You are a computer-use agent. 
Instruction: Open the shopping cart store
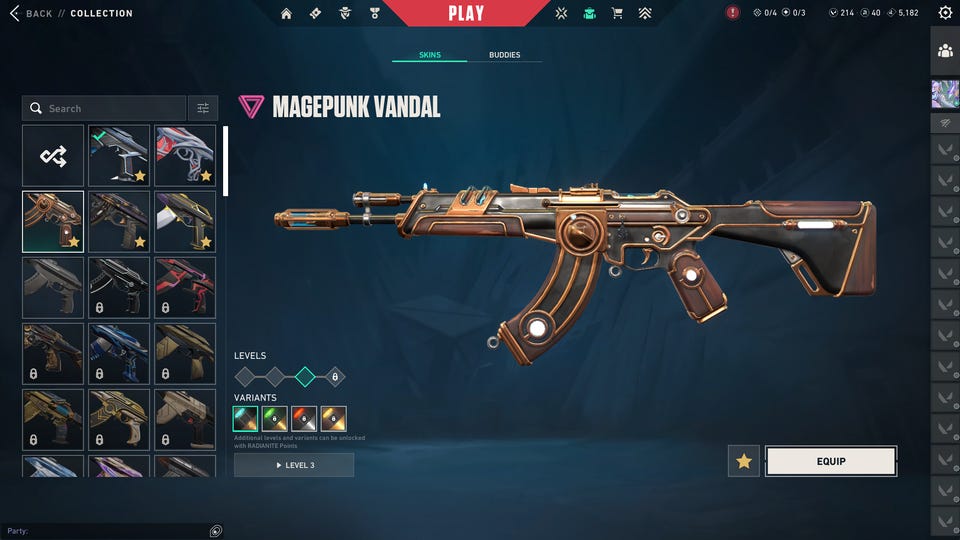(617, 13)
